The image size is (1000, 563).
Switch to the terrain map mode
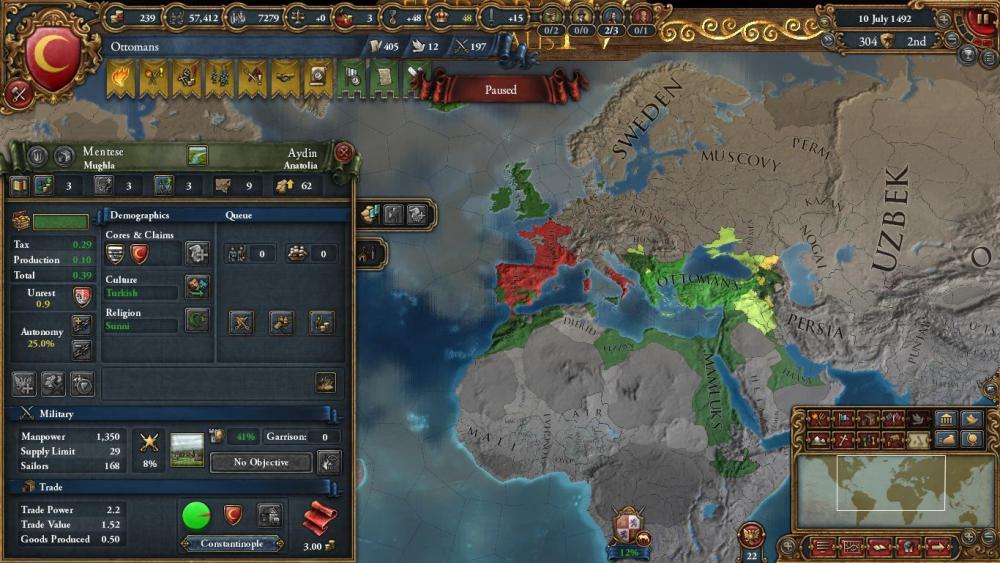point(819,438)
